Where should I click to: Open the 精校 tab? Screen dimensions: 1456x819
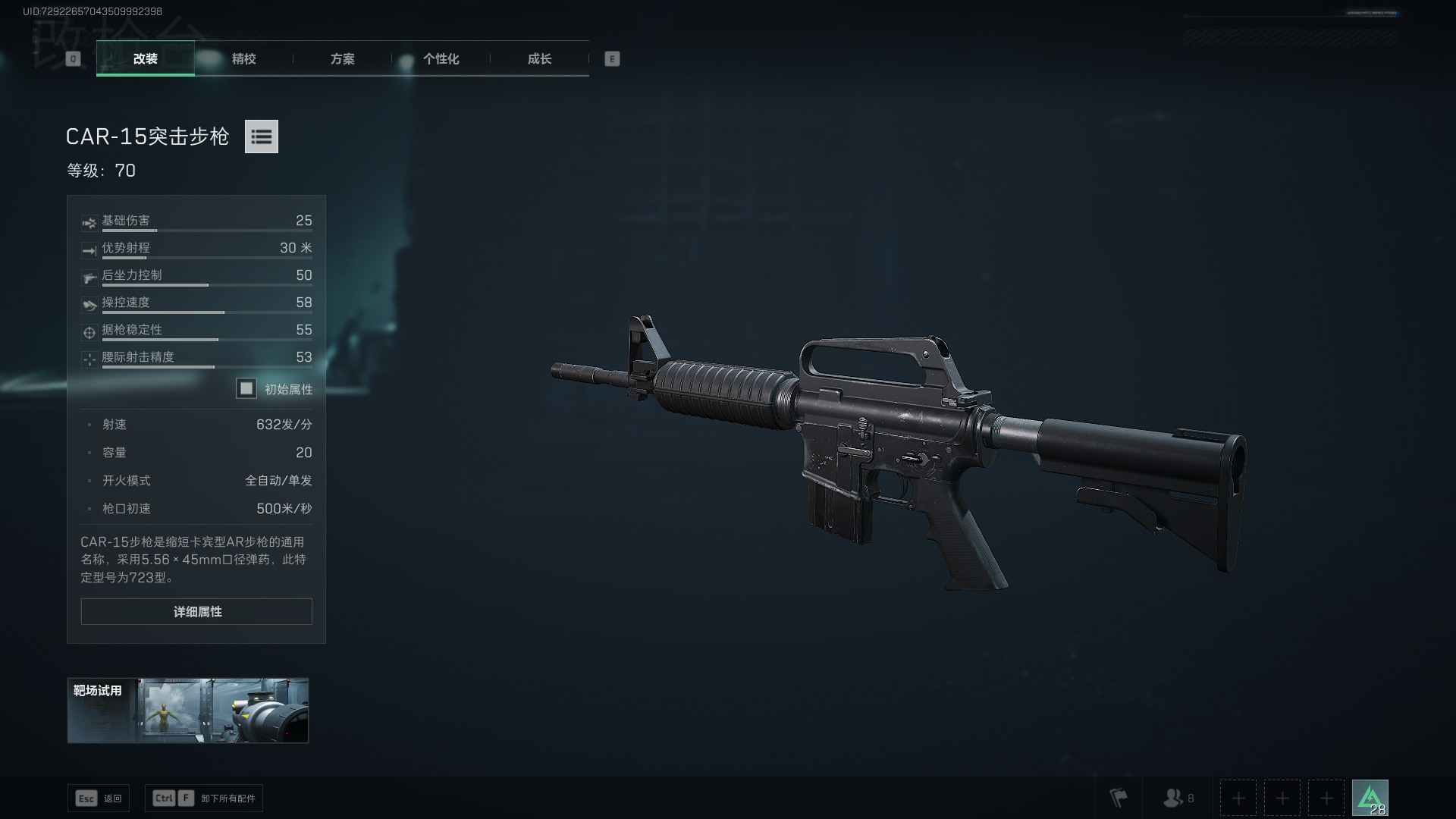pyautogui.click(x=243, y=58)
